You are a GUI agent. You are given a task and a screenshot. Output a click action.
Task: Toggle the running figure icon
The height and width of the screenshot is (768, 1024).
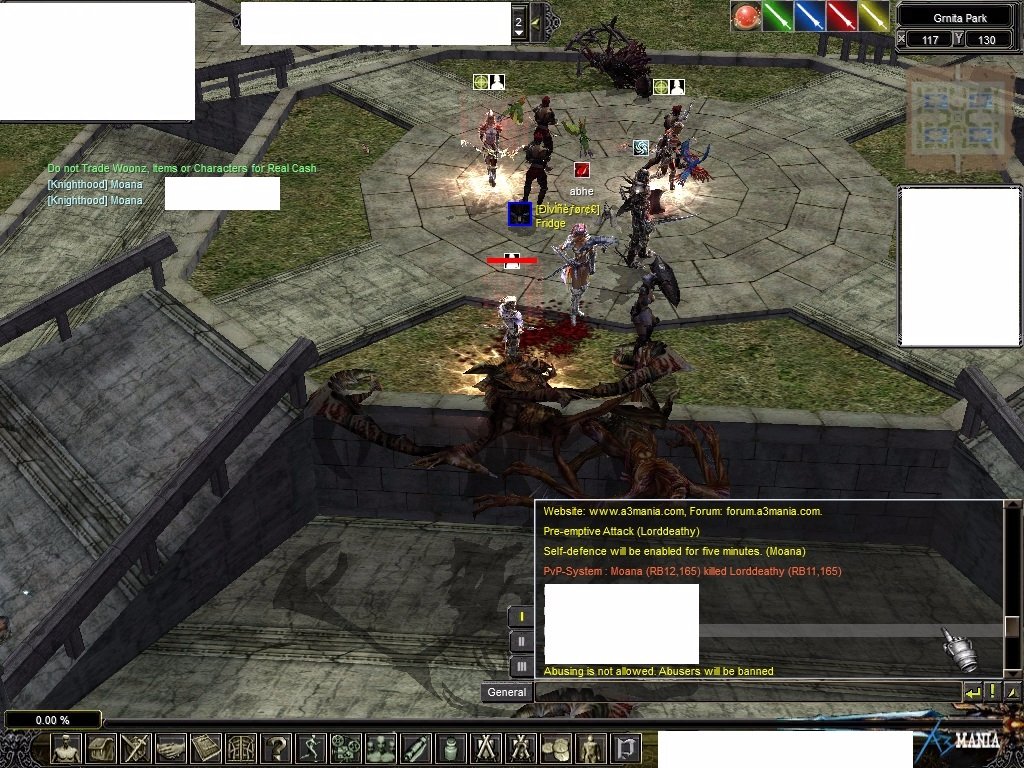pyautogui.click(x=311, y=748)
